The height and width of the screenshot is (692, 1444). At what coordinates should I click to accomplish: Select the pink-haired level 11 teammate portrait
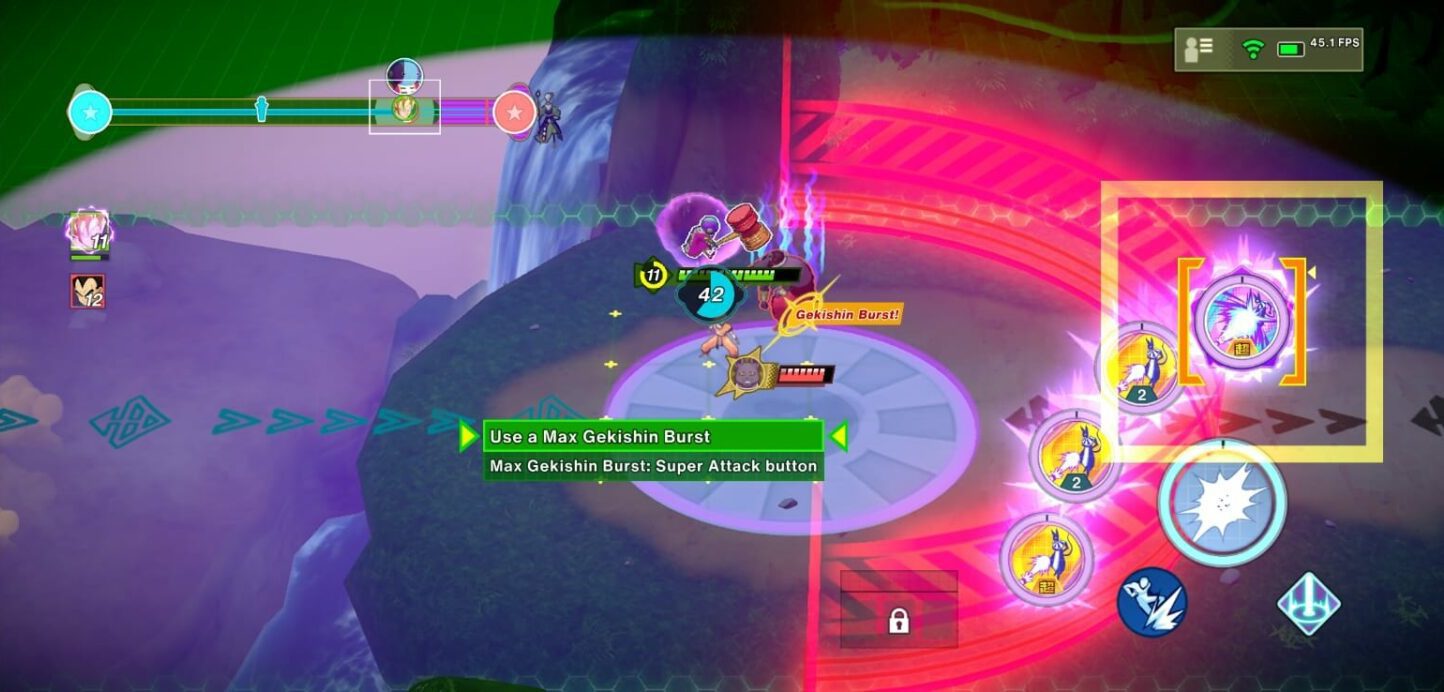tap(88, 232)
